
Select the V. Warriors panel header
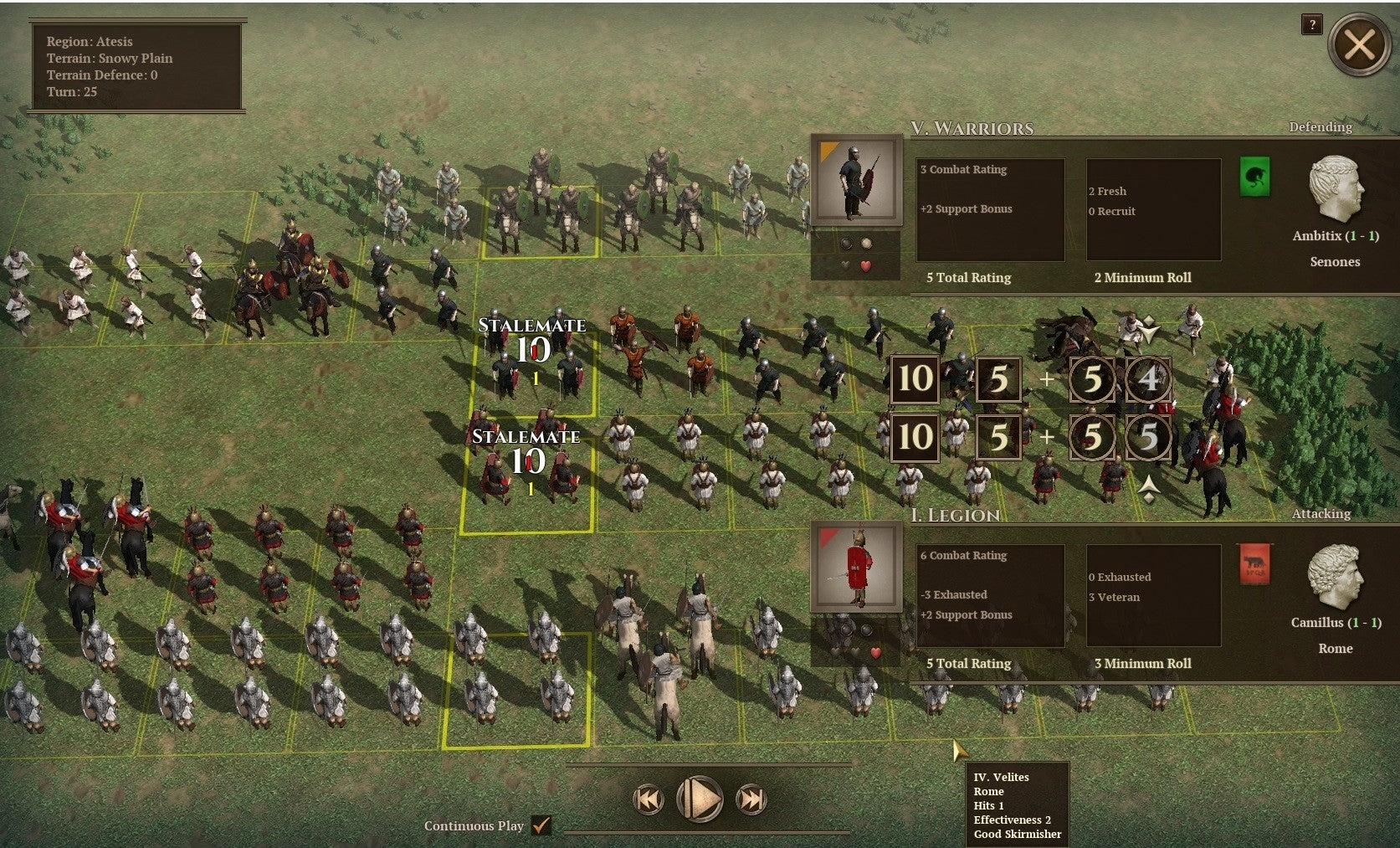(x=972, y=129)
